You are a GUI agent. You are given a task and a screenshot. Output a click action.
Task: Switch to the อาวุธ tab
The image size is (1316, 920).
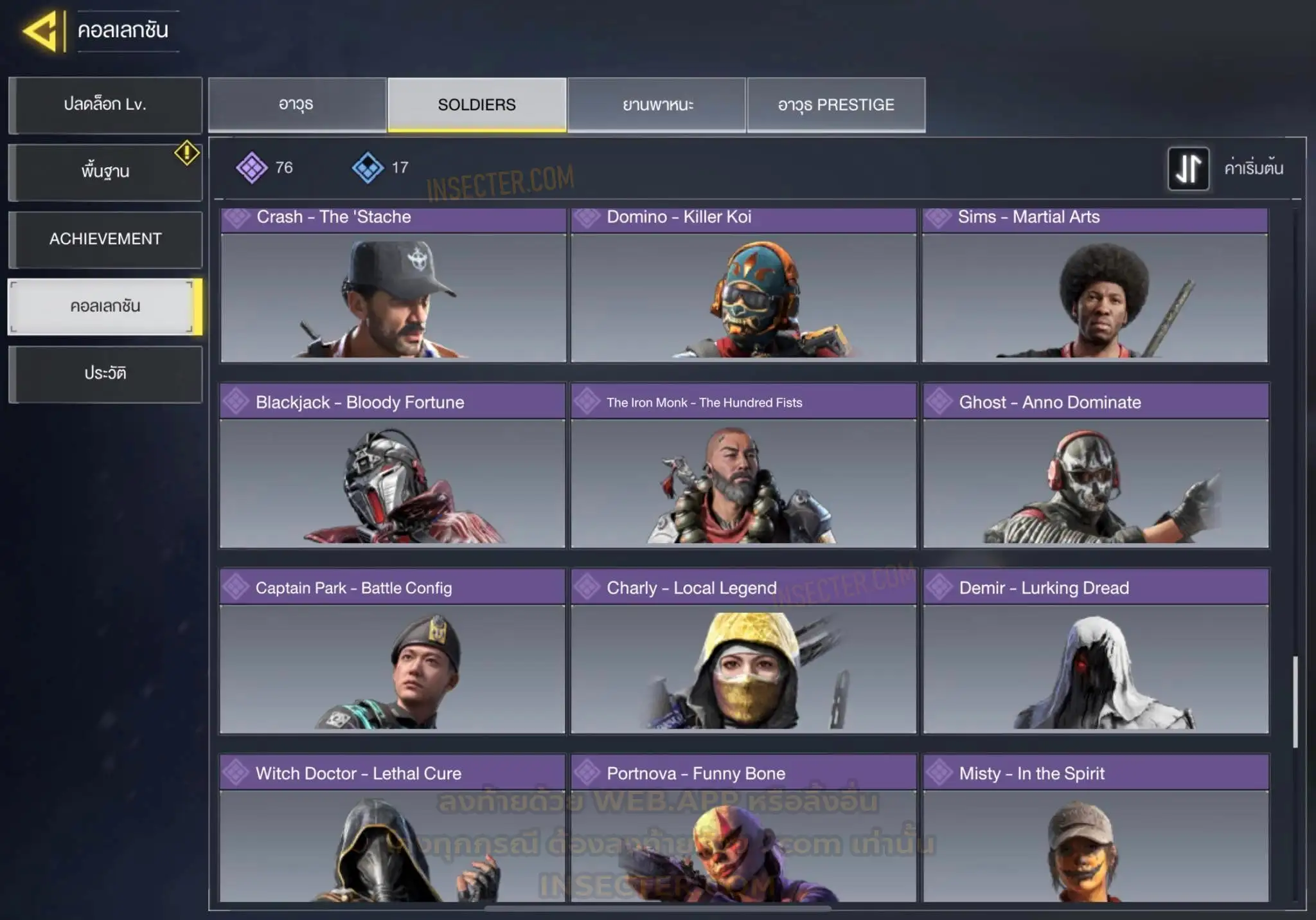click(297, 105)
